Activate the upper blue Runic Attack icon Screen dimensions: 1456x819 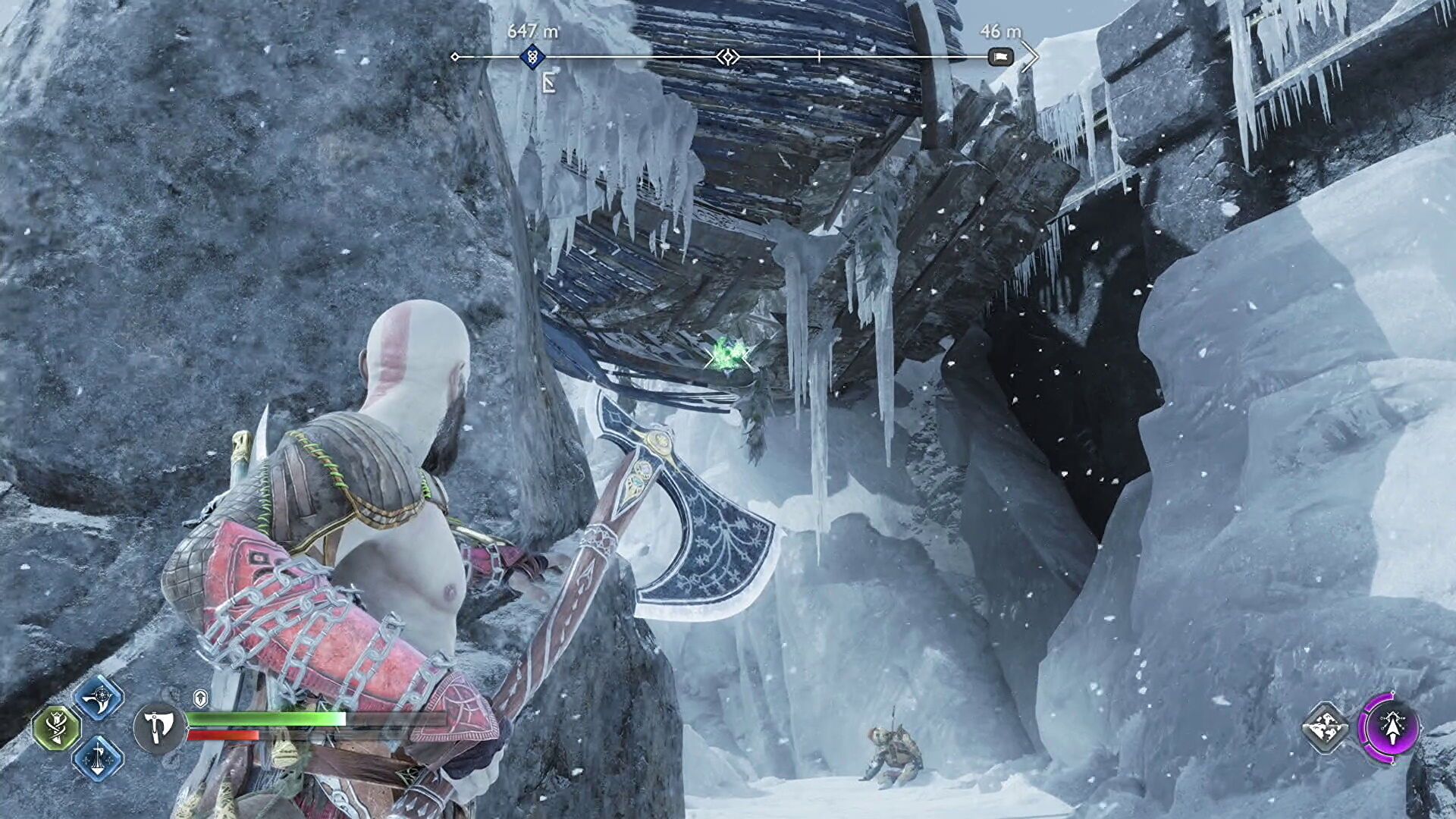pos(98,698)
